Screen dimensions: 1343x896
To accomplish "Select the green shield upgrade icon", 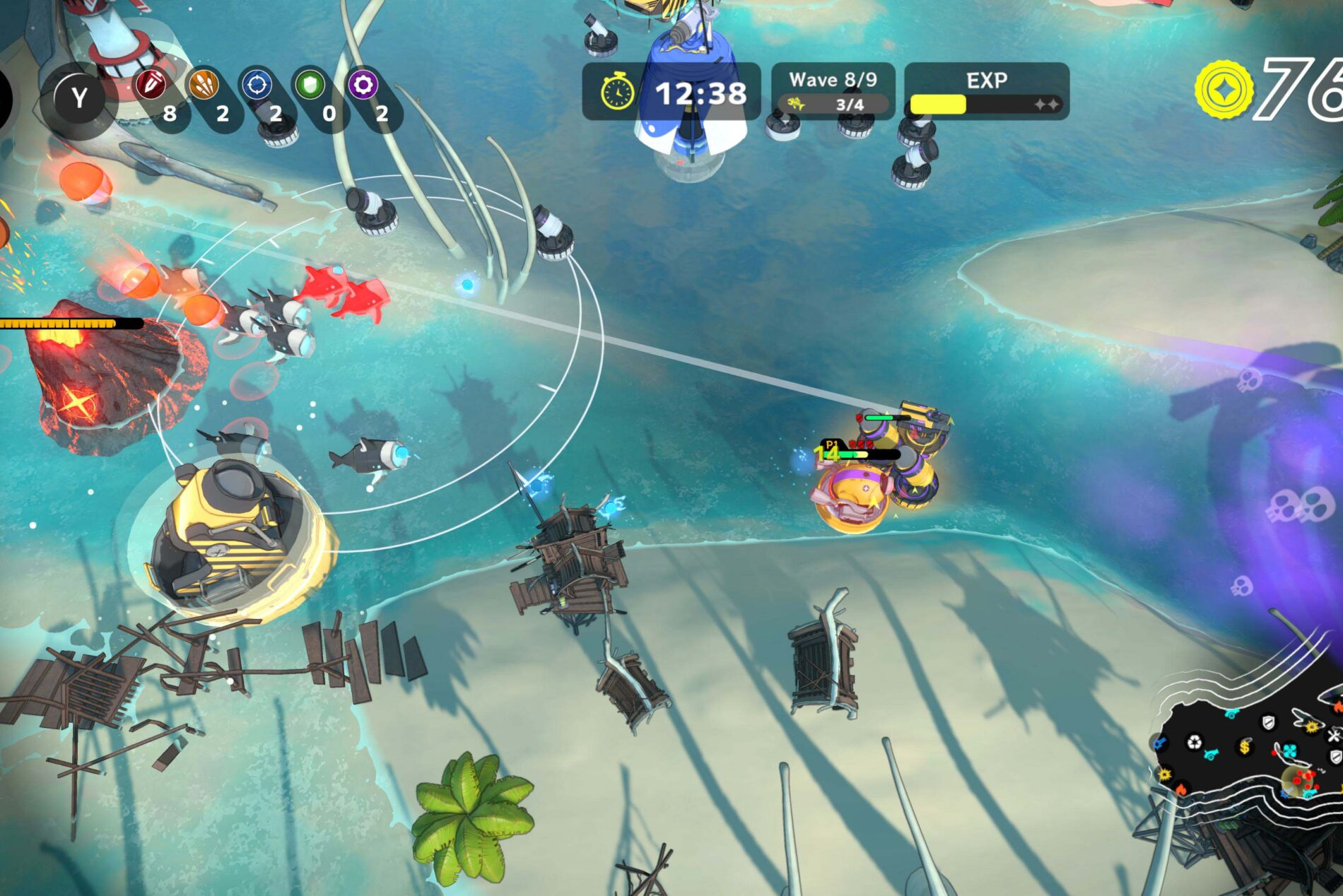I will point(310,86).
